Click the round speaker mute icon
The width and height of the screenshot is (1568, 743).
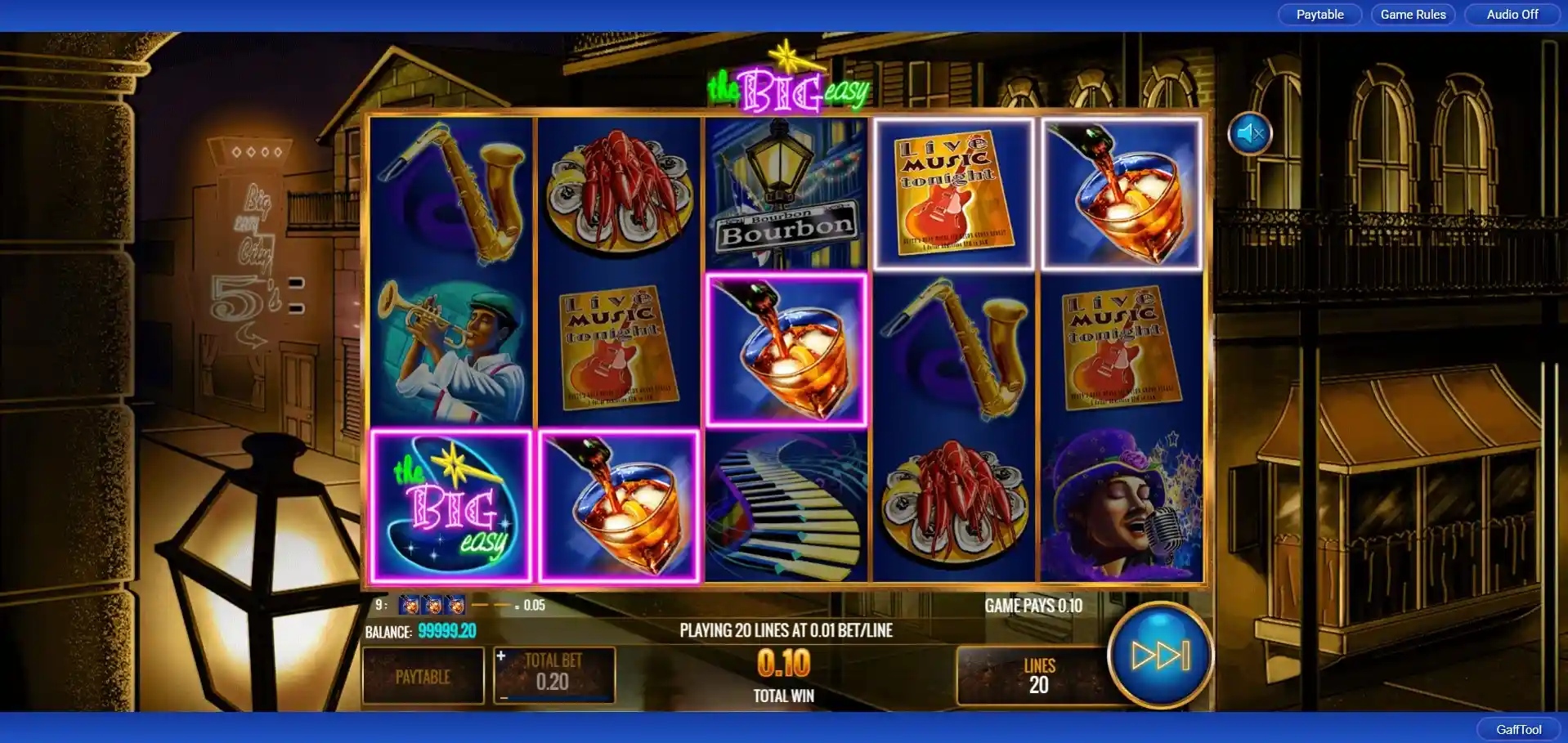click(x=1249, y=133)
